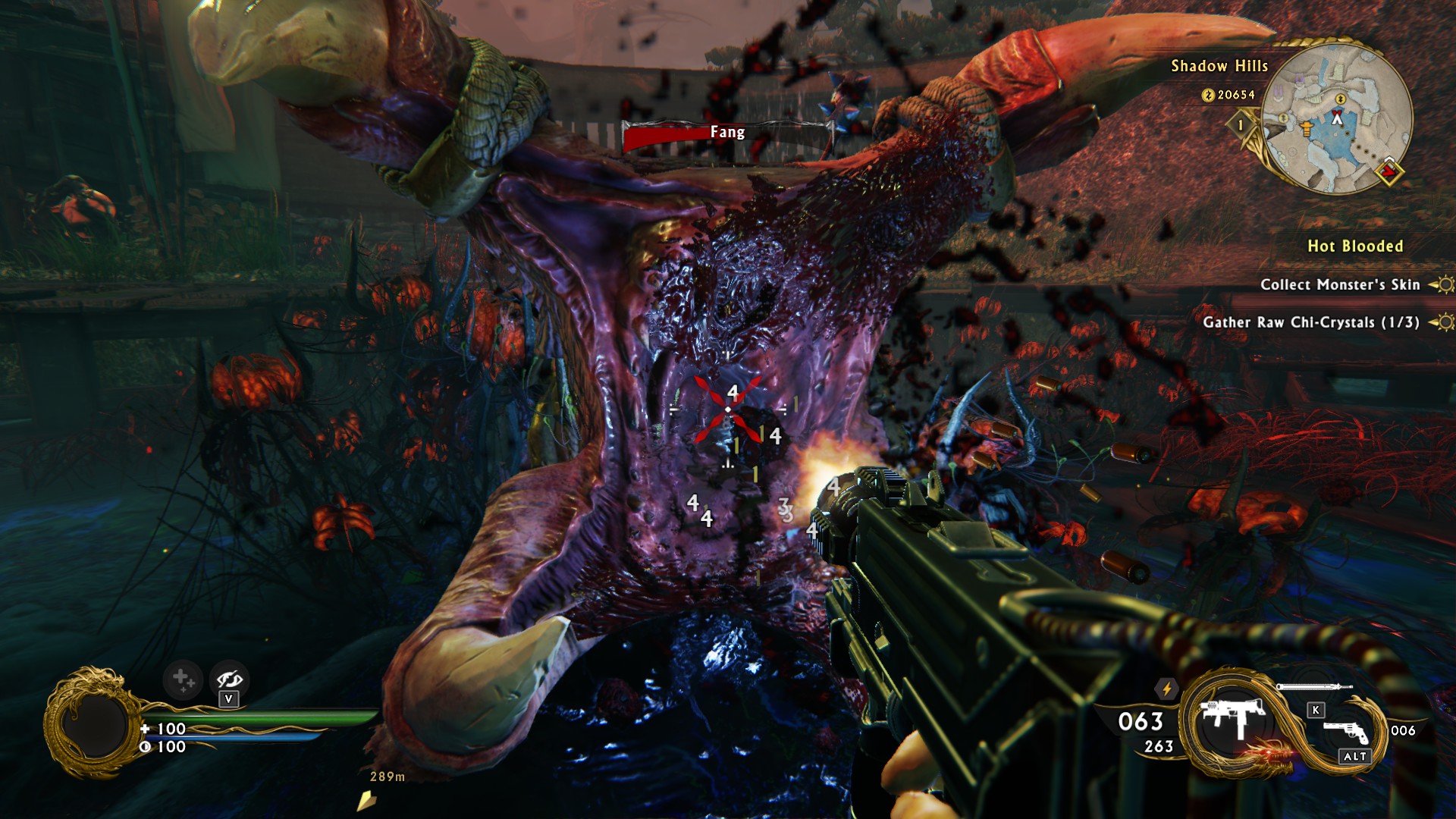The height and width of the screenshot is (819, 1456).
Task: Choose the katana icon above the weapons
Action: tap(1313, 687)
